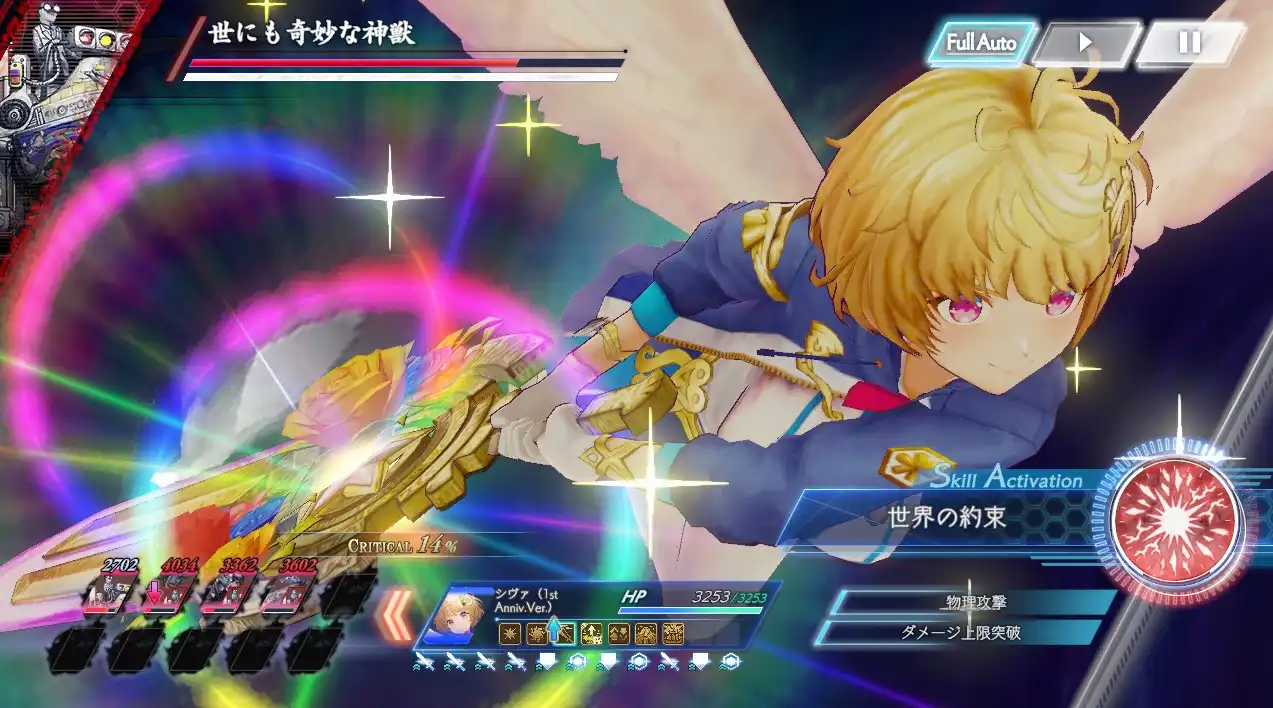The width and height of the screenshot is (1273, 708).
Task: Activate the red skill orb
Action: tap(1176, 520)
